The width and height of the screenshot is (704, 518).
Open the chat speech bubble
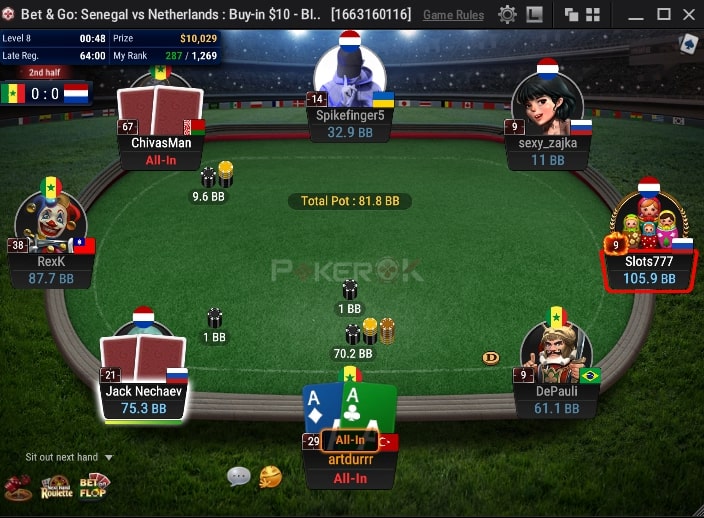238,476
